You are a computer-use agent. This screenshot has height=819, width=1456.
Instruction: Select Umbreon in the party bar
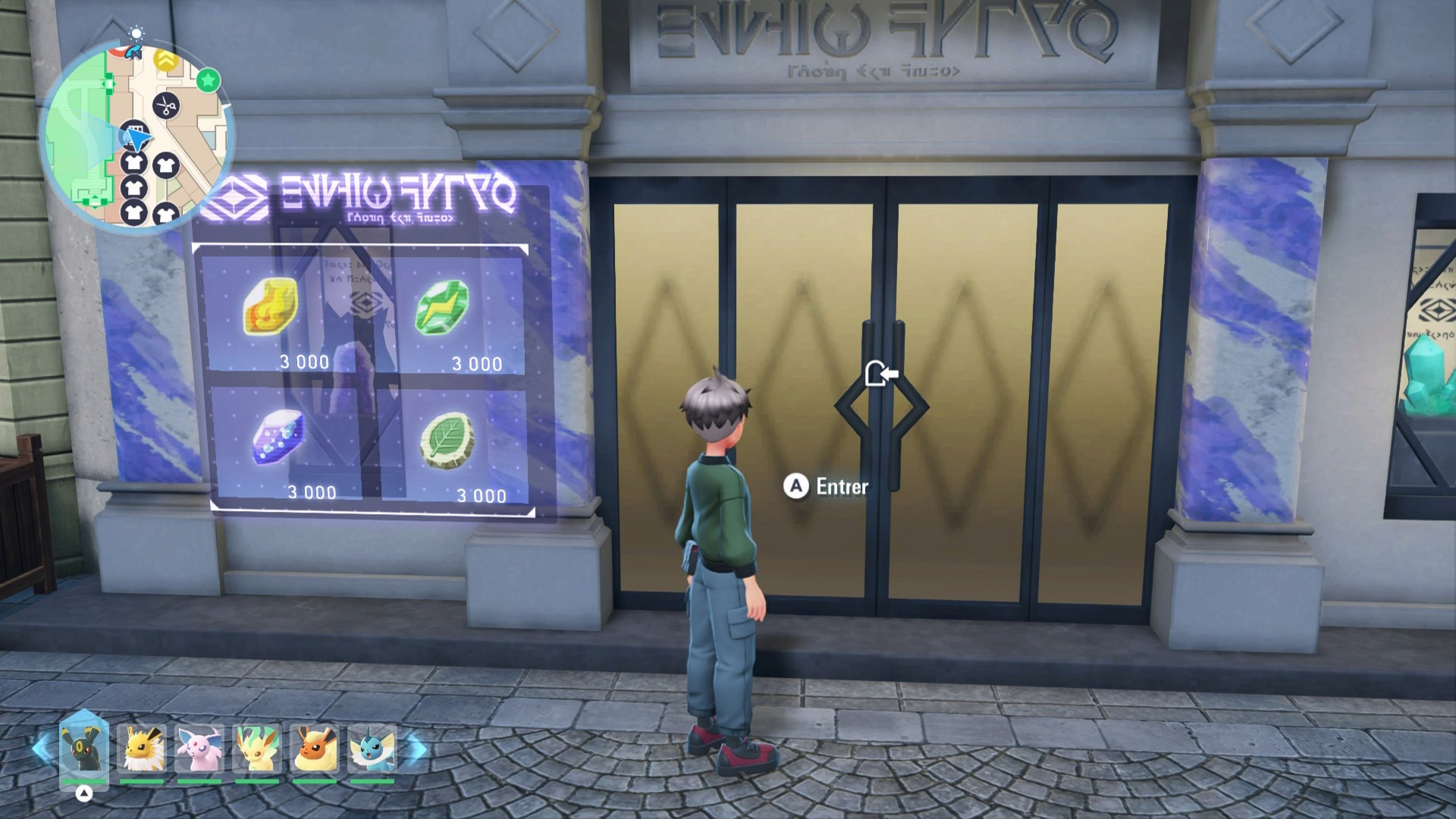[x=84, y=749]
